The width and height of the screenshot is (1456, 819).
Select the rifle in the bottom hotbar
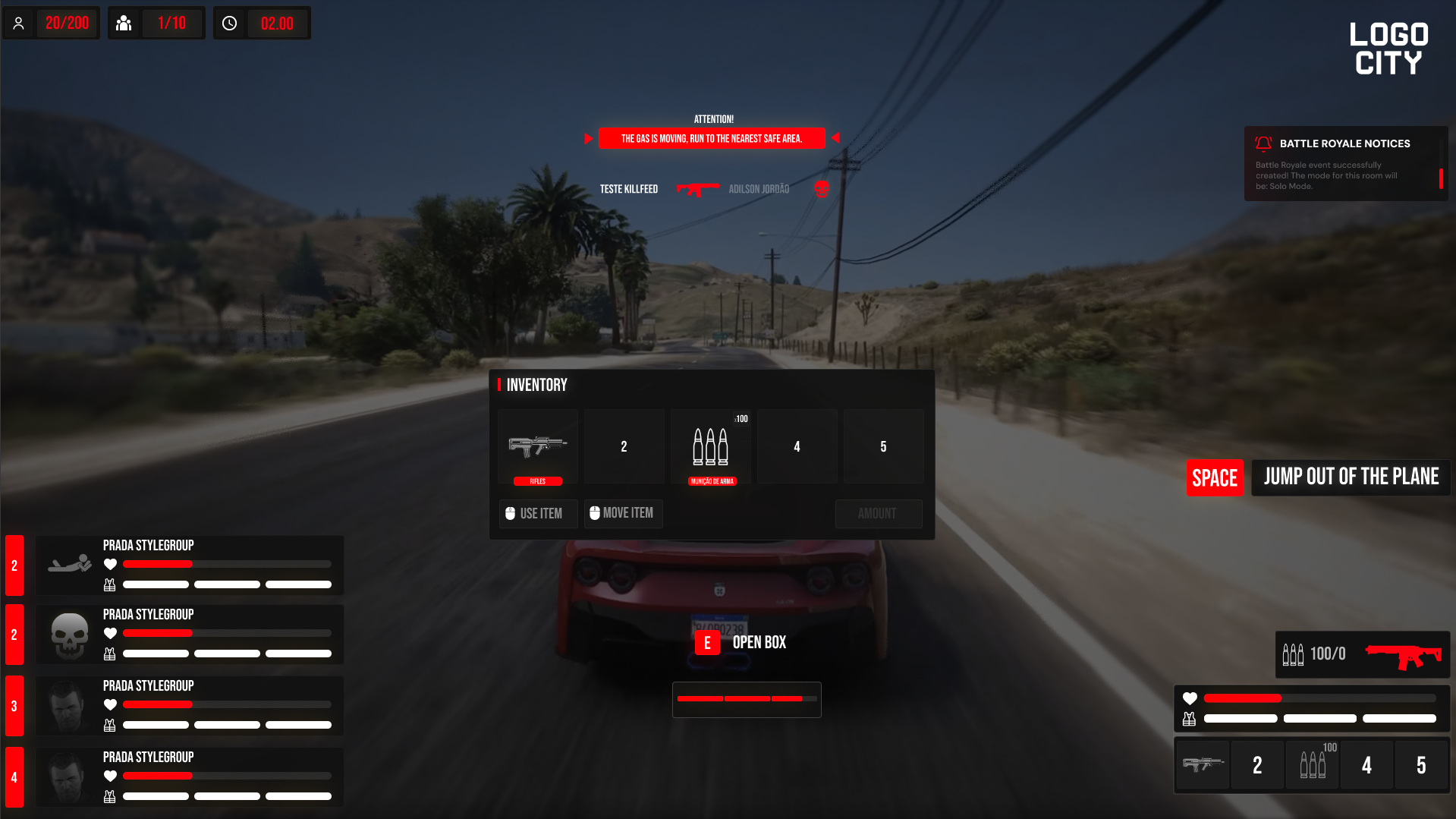(1203, 765)
